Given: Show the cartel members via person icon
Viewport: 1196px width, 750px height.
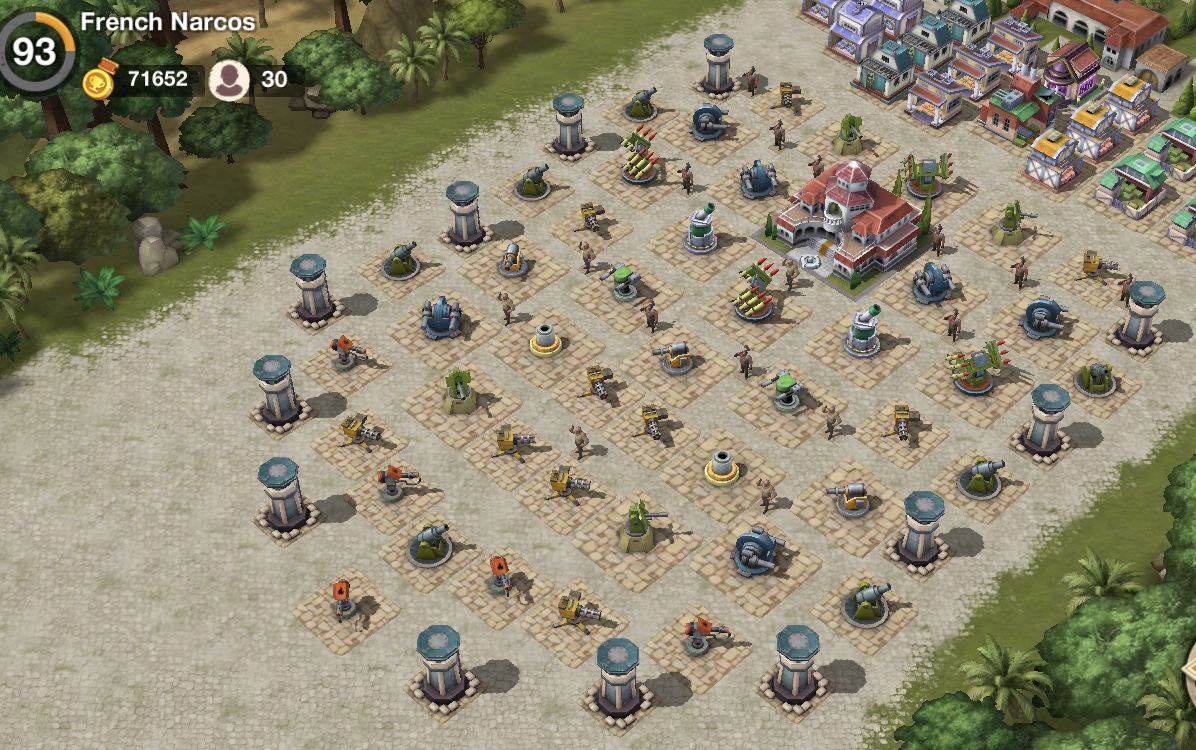Looking at the screenshot, I should coord(230,80).
